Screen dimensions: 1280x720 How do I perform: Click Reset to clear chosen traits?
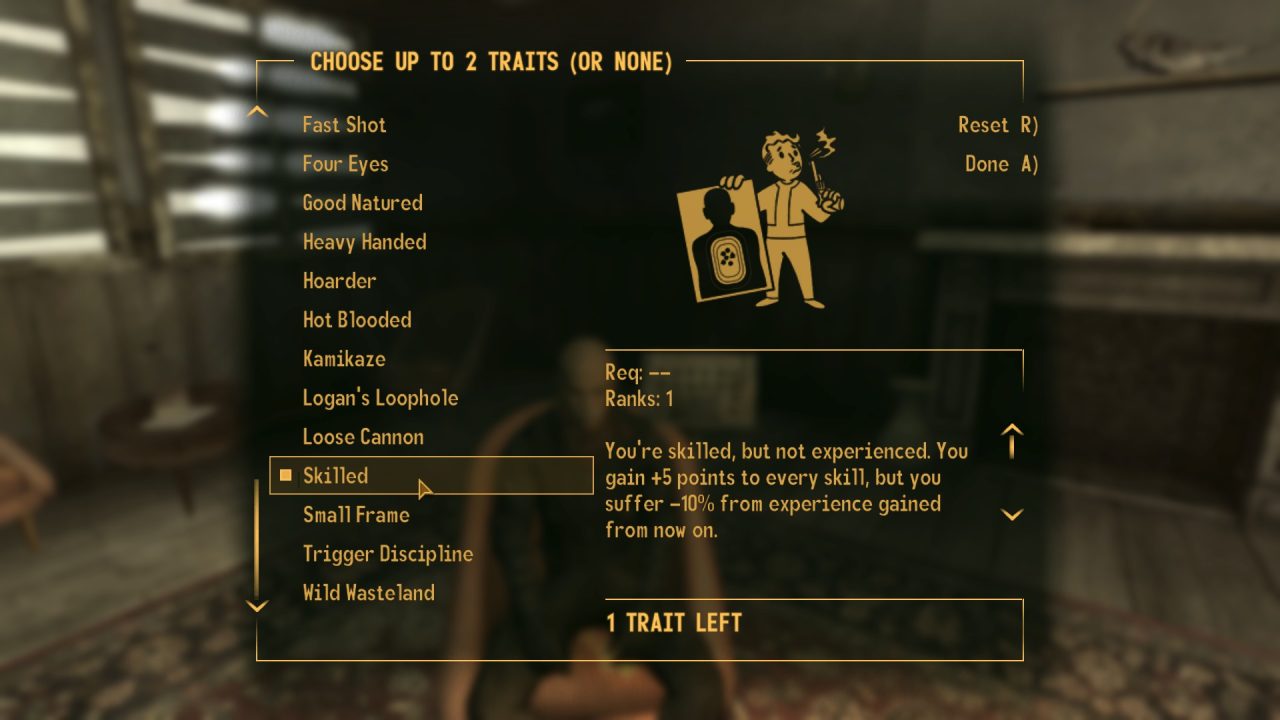coord(996,124)
